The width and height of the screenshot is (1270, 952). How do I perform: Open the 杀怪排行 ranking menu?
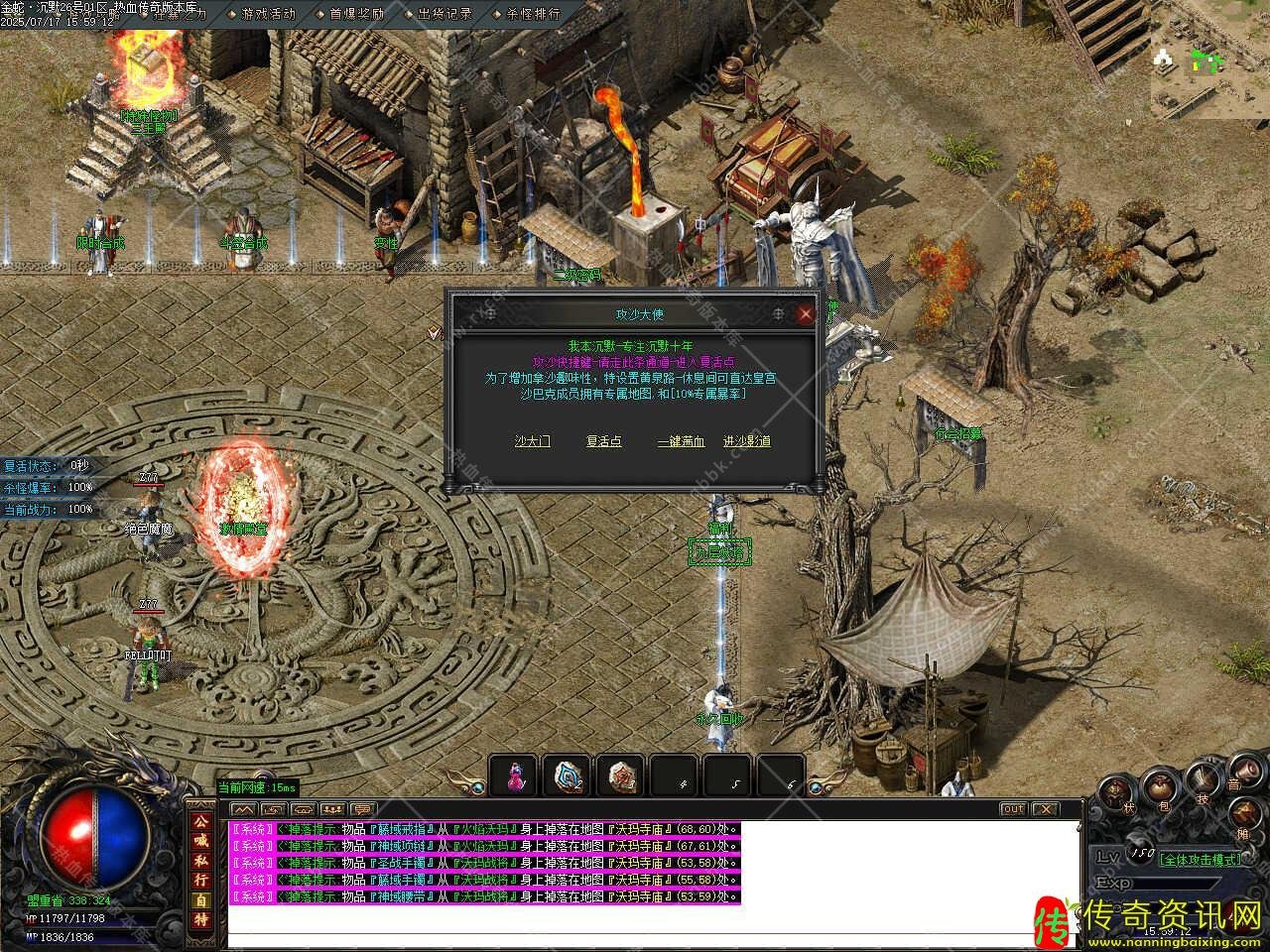click(x=533, y=14)
